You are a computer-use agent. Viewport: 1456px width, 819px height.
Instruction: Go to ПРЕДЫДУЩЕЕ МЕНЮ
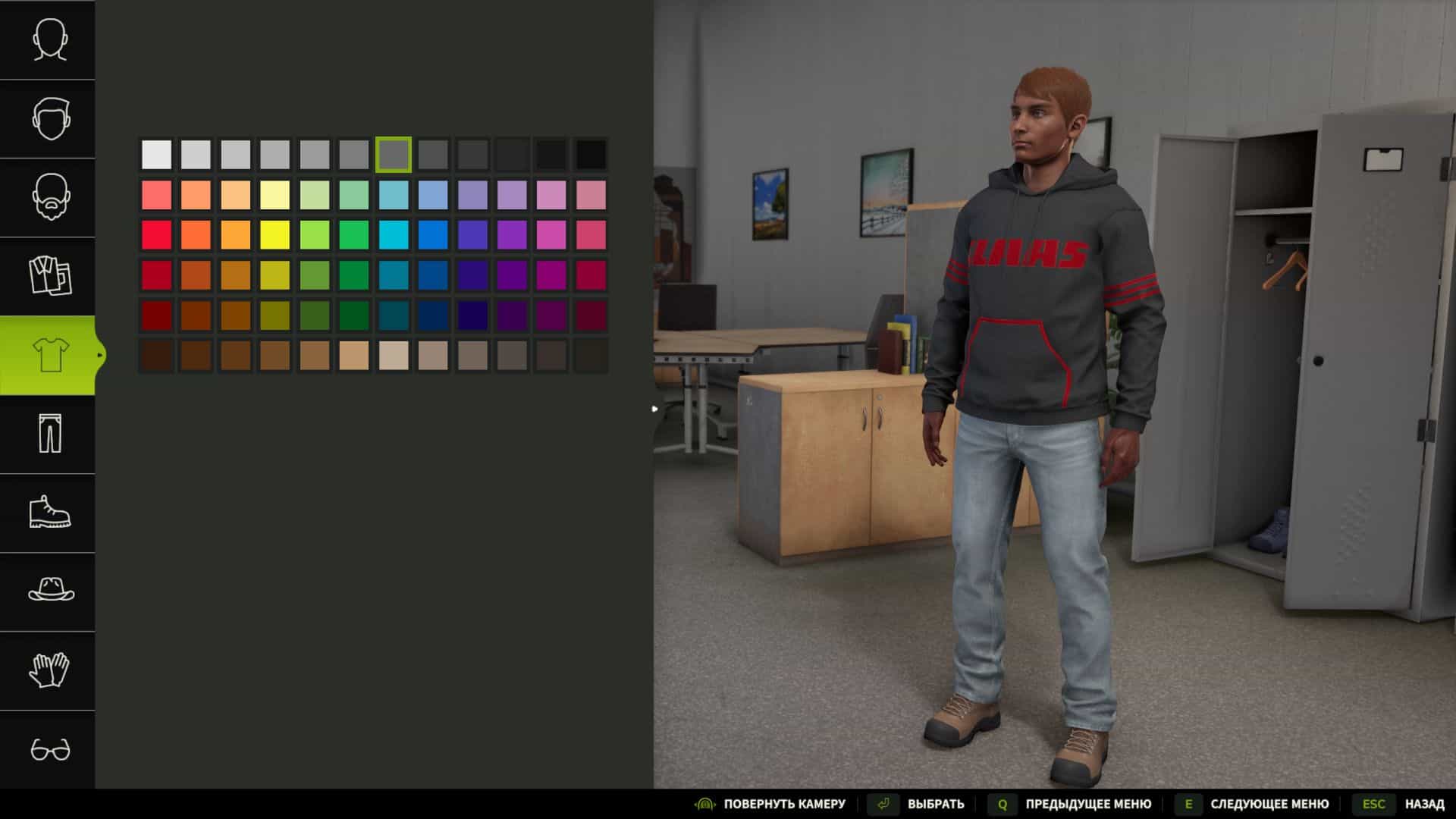click(x=1086, y=803)
